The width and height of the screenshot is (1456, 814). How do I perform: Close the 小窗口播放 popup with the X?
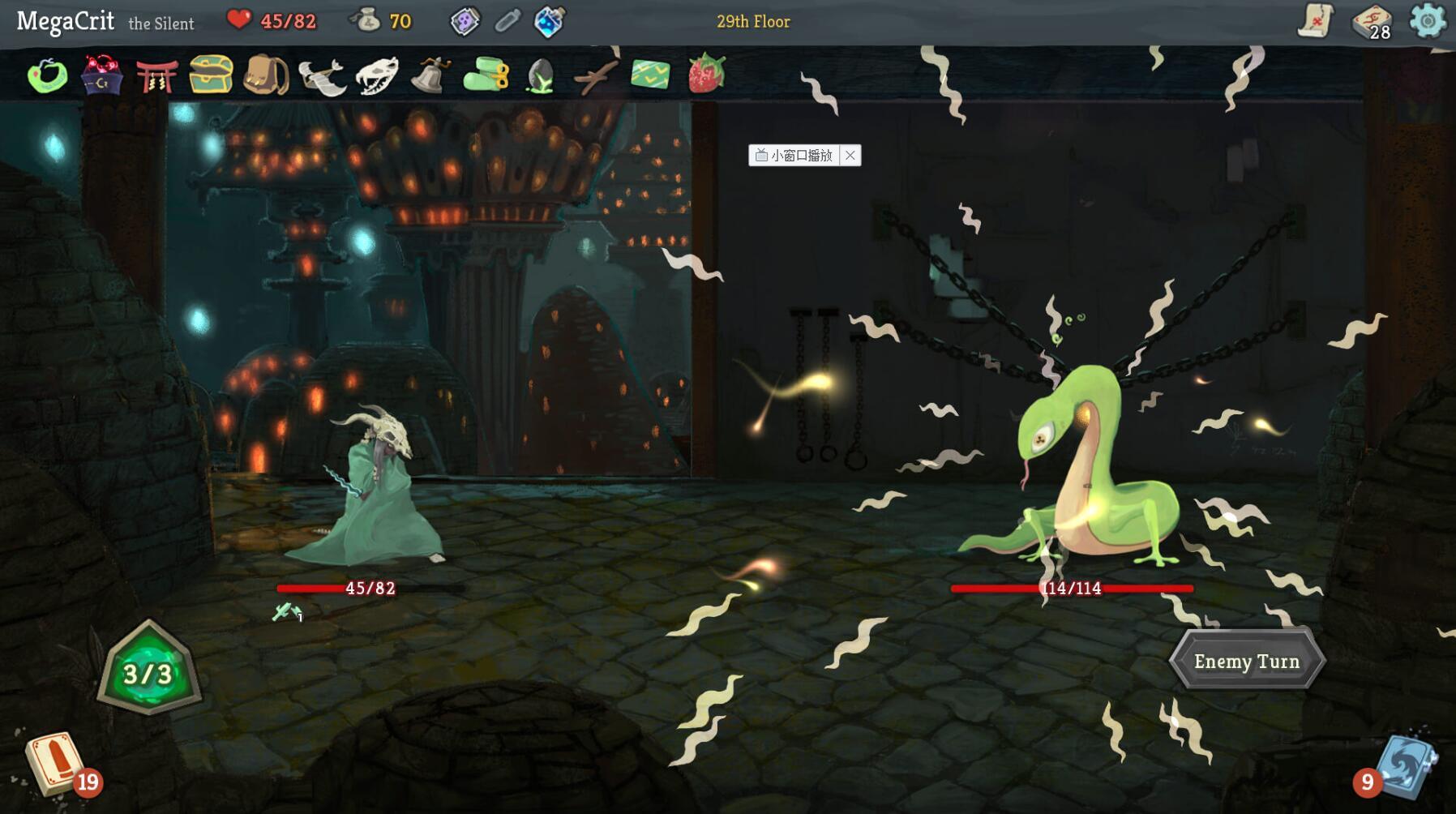[851, 156]
